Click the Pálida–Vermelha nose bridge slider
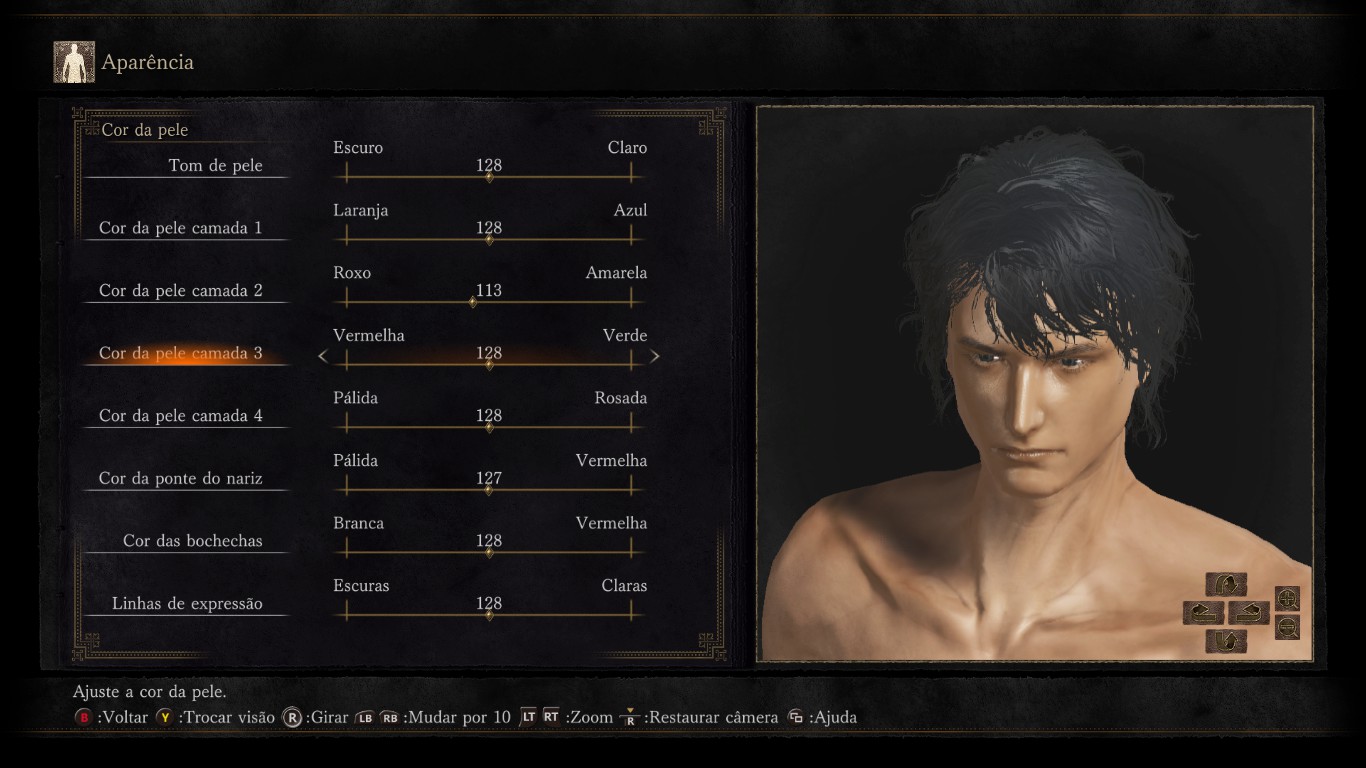 pyautogui.click(x=488, y=490)
